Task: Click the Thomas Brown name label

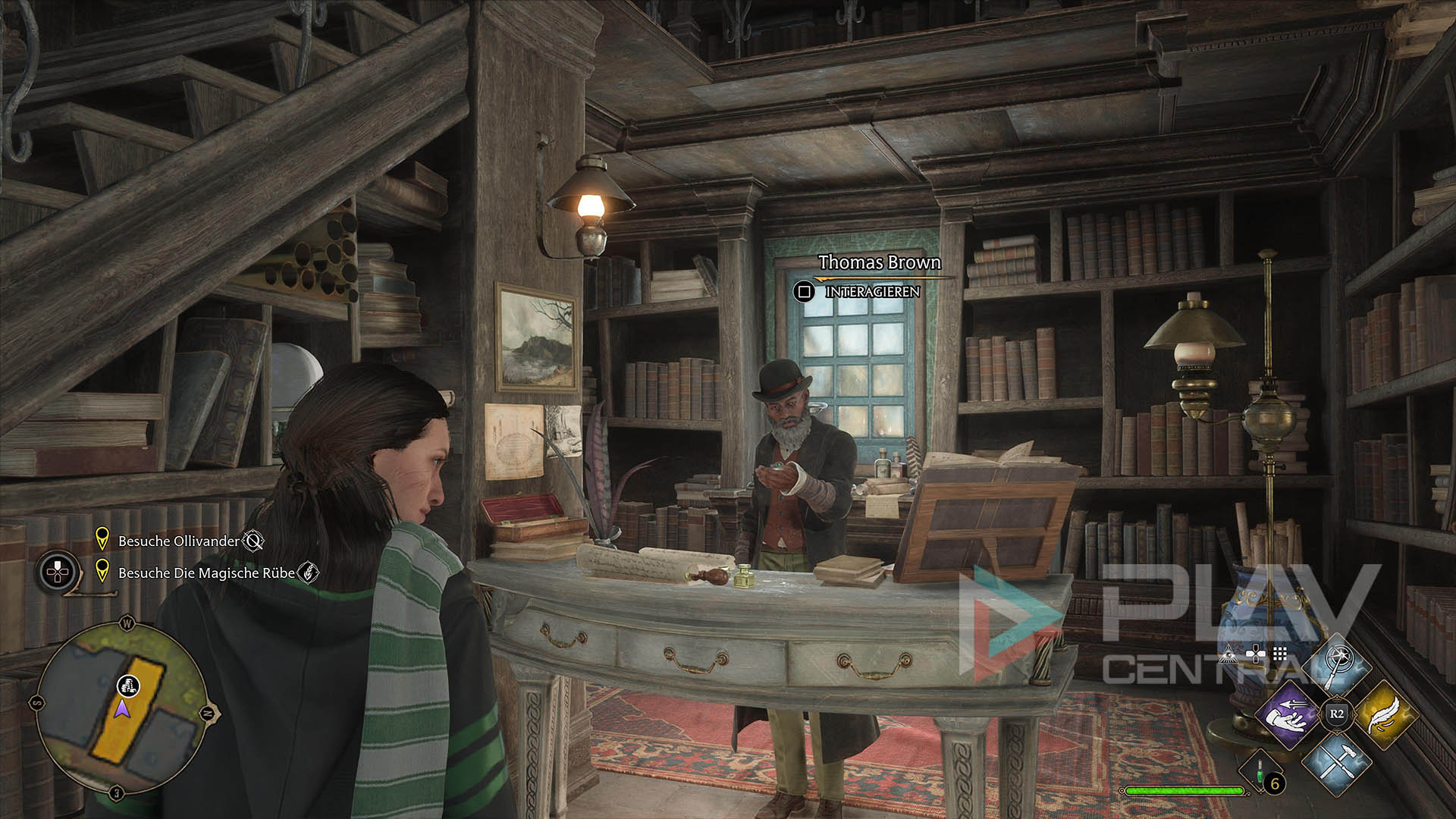Action: tap(879, 262)
